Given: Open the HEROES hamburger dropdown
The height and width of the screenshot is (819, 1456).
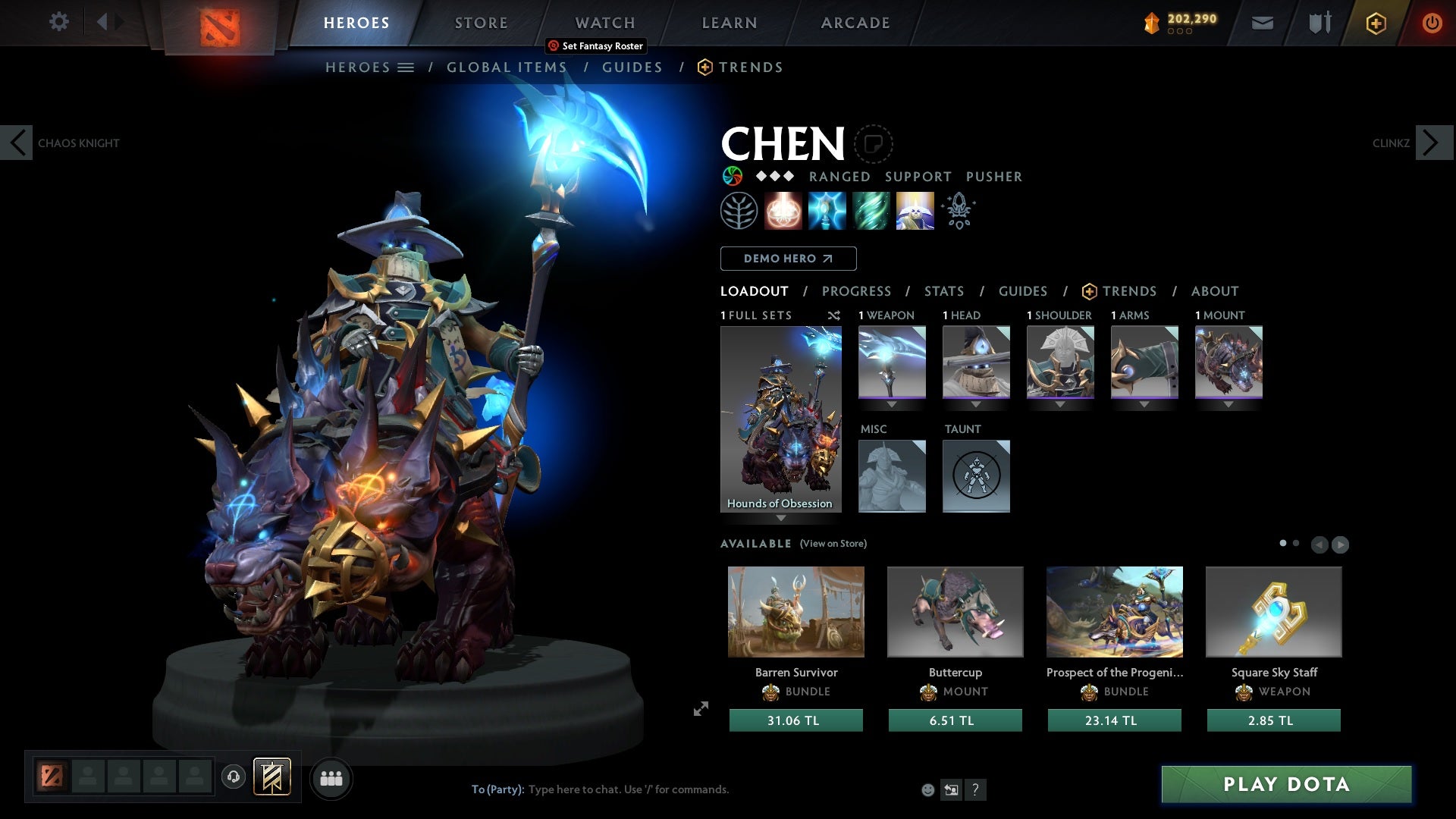Looking at the screenshot, I should point(406,67).
